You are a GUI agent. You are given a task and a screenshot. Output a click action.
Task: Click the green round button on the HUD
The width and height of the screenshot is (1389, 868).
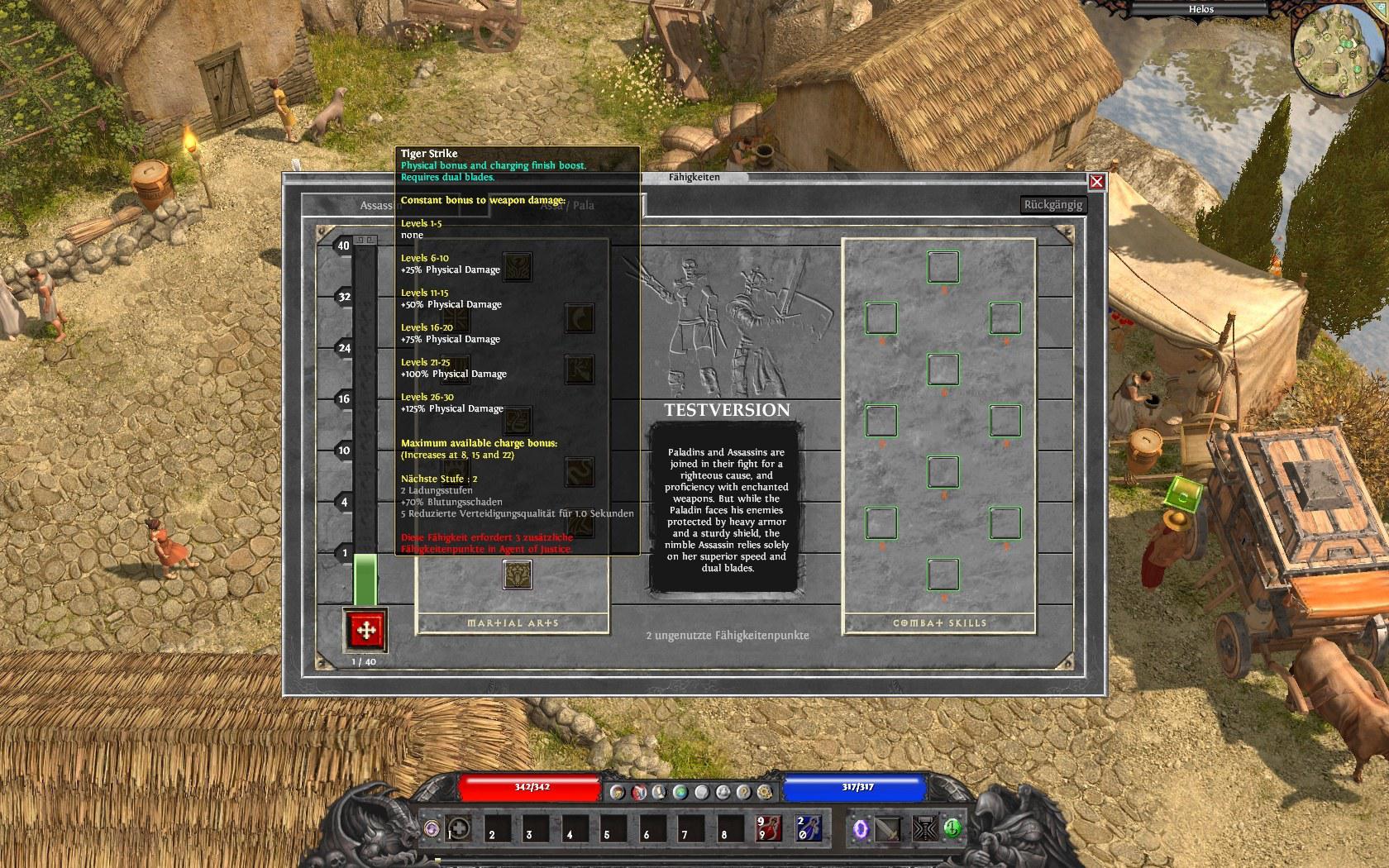tap(952, 827)
